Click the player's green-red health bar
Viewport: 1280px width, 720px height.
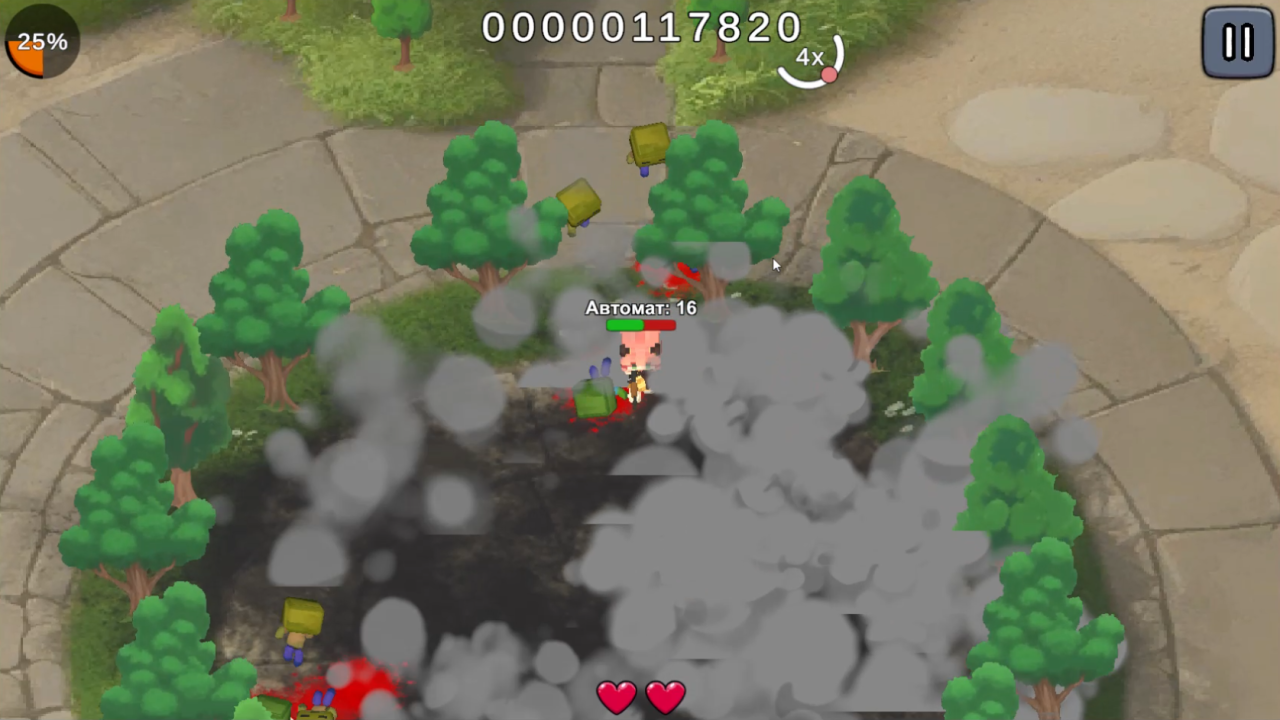[x=640, y=324]
